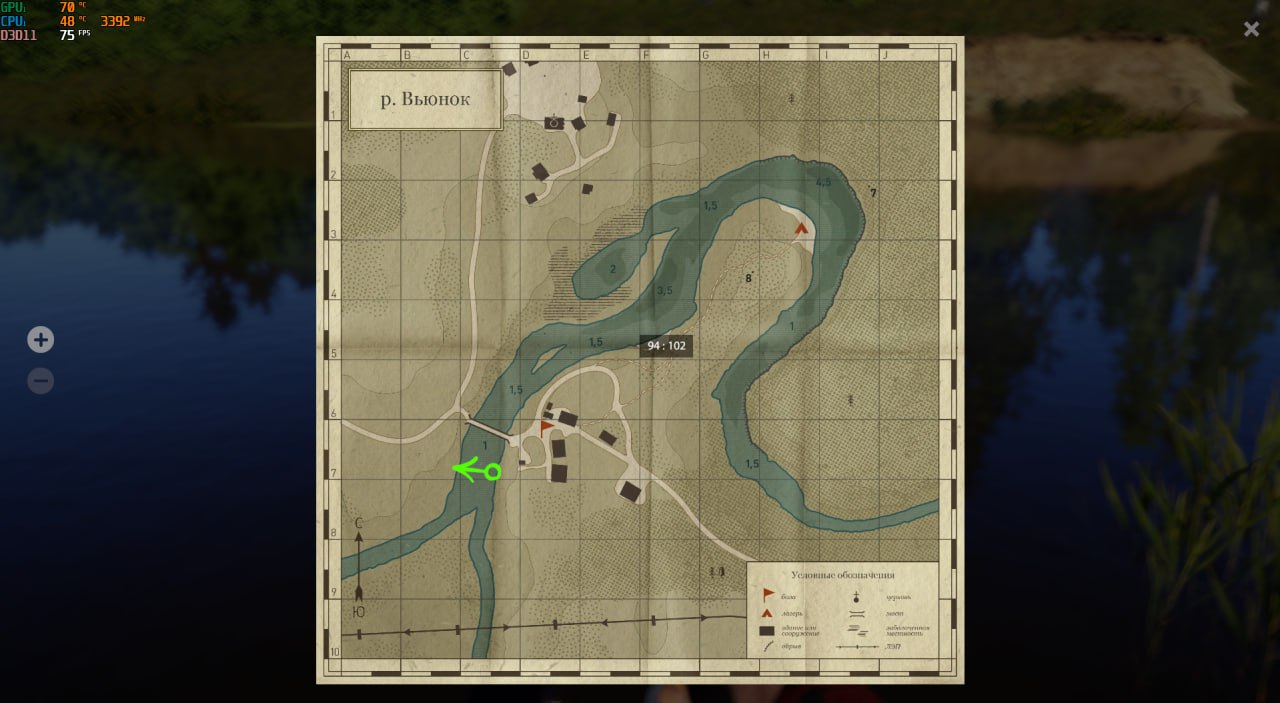
Task: Select the red base flag marker on the map
Action: 546,426
